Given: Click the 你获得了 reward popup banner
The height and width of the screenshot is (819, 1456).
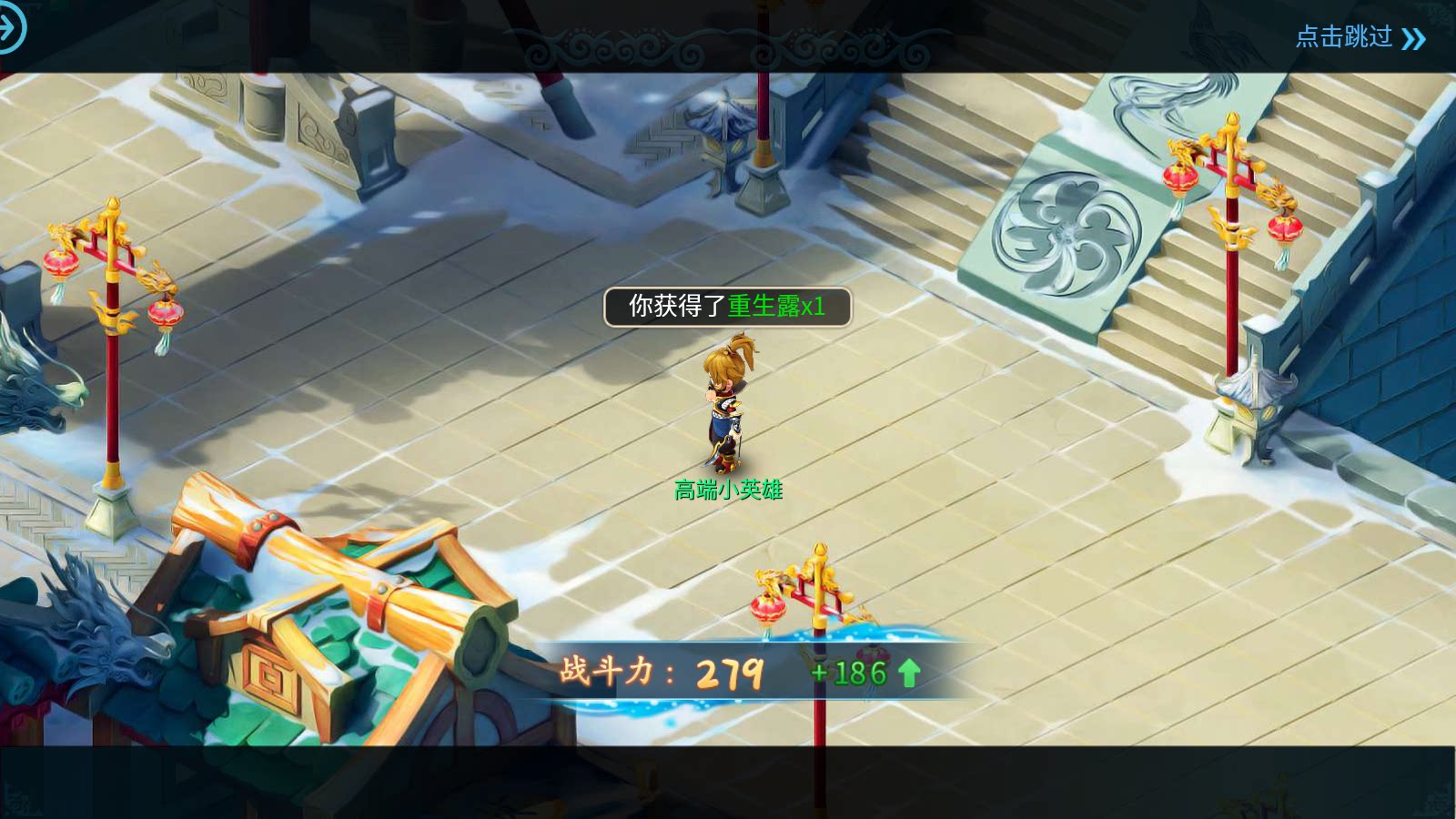Looking at the screenshot, I should (x=728, y=308).
